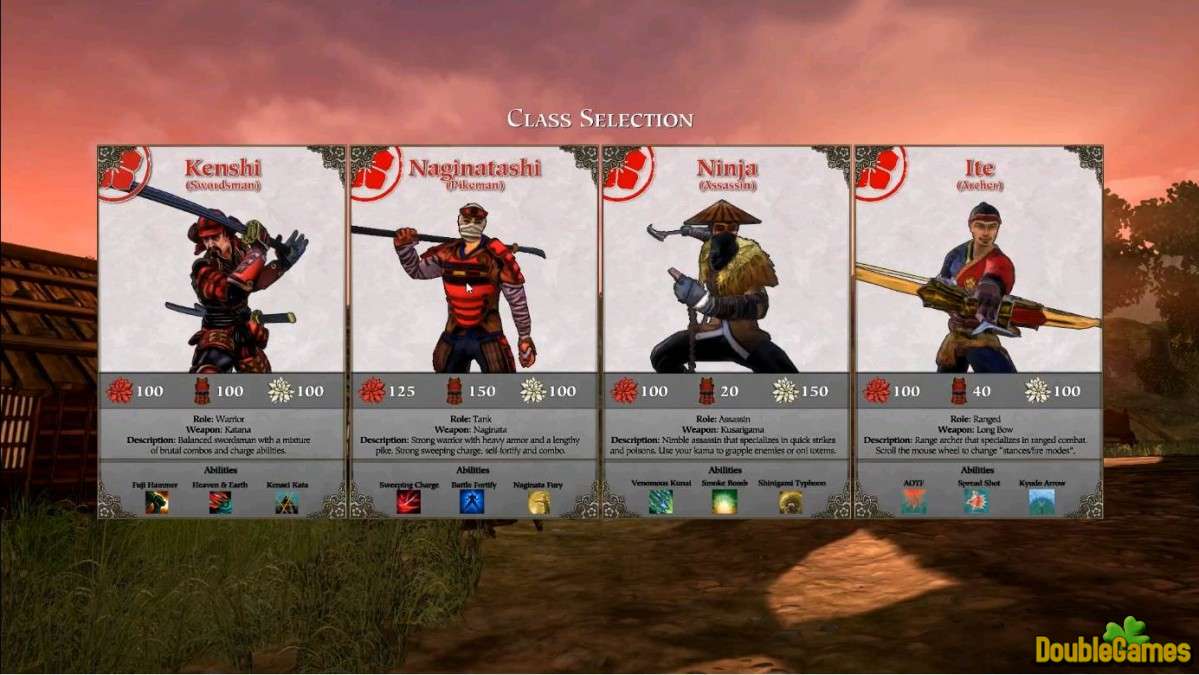Click the Sweeping Charge ability icon
Viewport: 1199px width, 675px height.
pos(409,502)
